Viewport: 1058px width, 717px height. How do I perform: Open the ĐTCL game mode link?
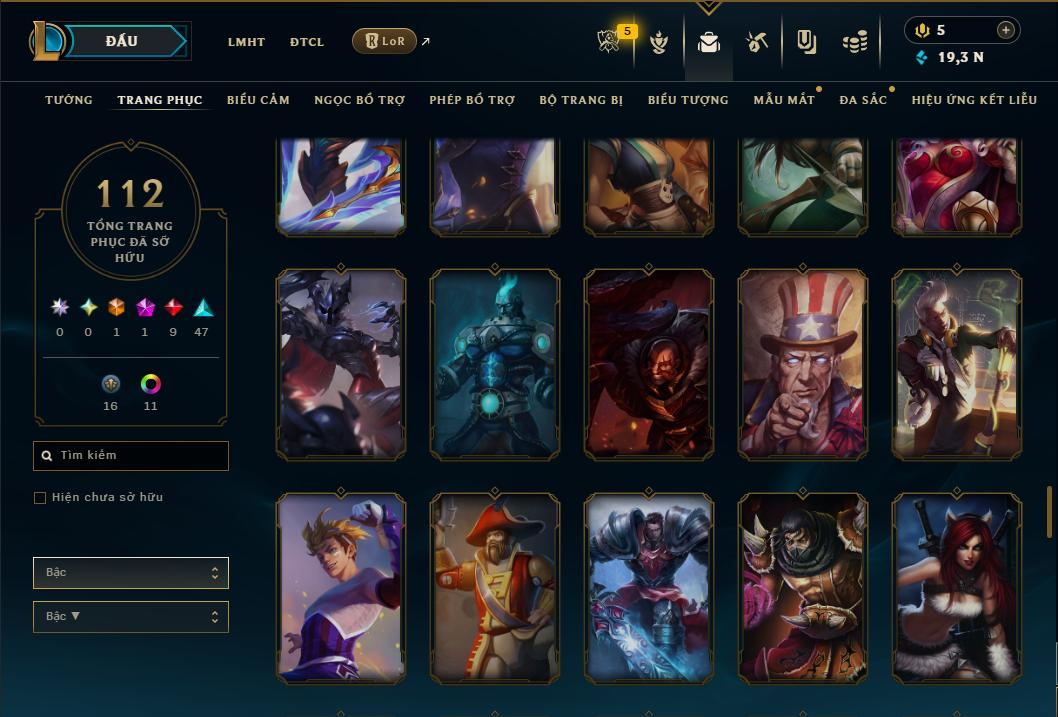(x=307, y=42)
